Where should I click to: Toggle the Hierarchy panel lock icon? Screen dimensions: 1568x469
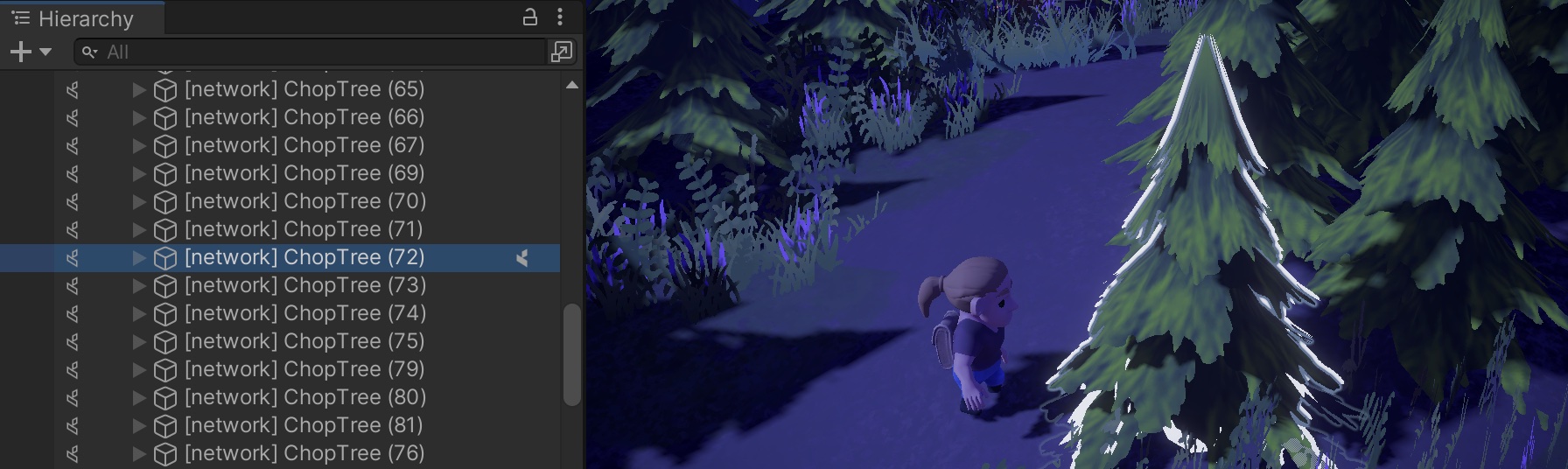tap(529, 17)
